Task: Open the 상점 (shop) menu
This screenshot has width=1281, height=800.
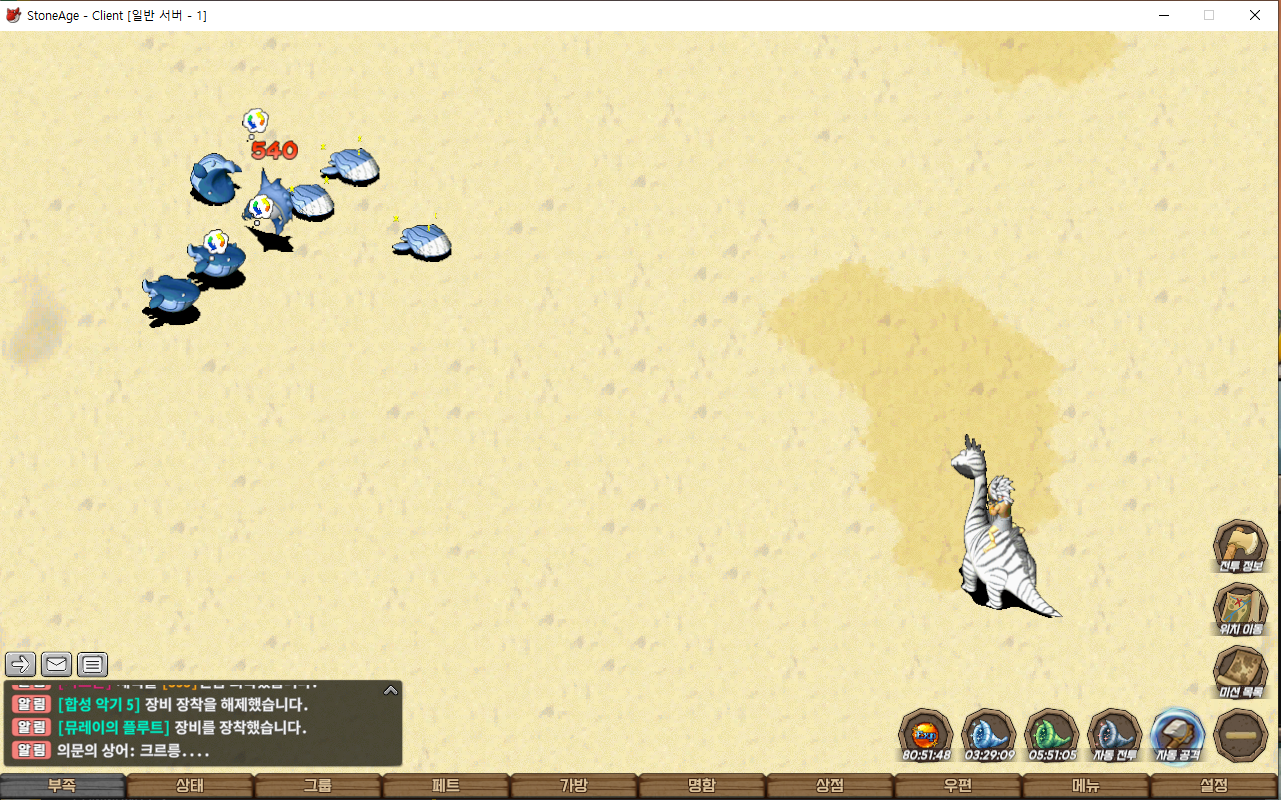Action: coord(830,786)
